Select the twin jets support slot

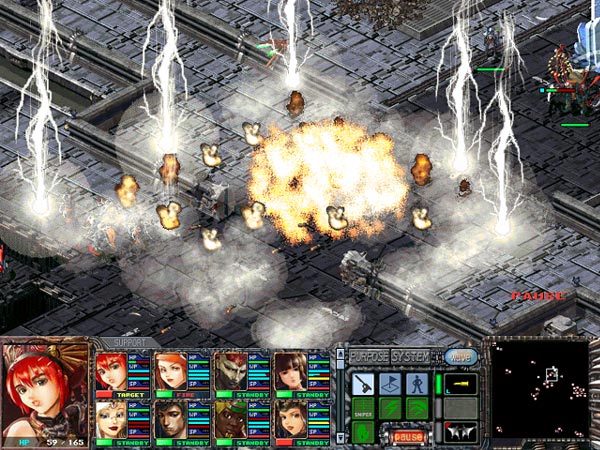(460, 432)
